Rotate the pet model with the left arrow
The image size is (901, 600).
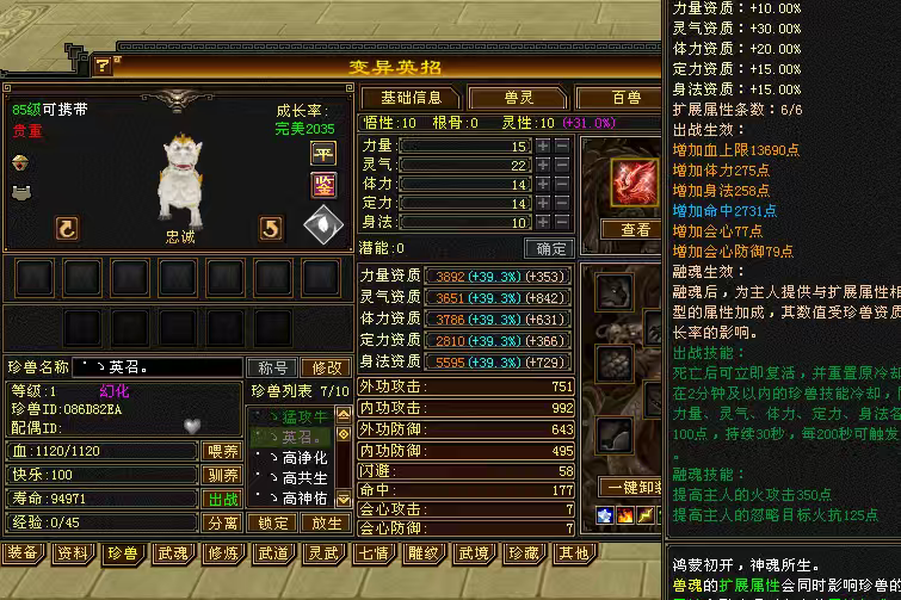pyautogui.click(x=67, y=228)
